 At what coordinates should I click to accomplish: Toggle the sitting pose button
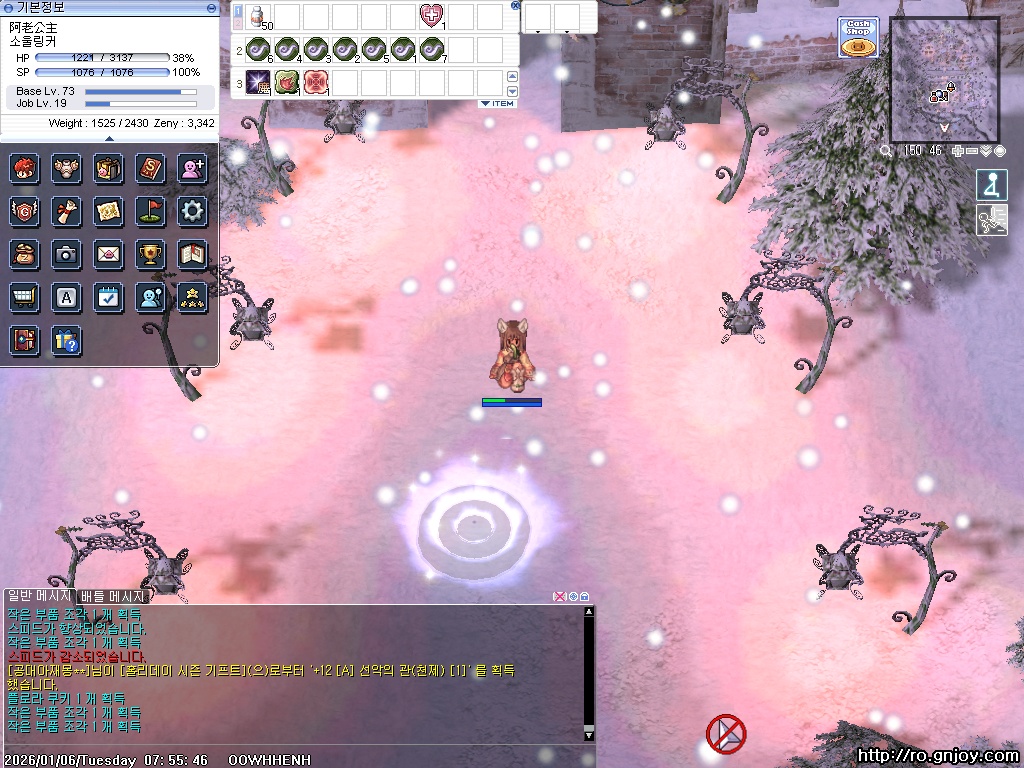pyautogui.click(x=992, y=186)
